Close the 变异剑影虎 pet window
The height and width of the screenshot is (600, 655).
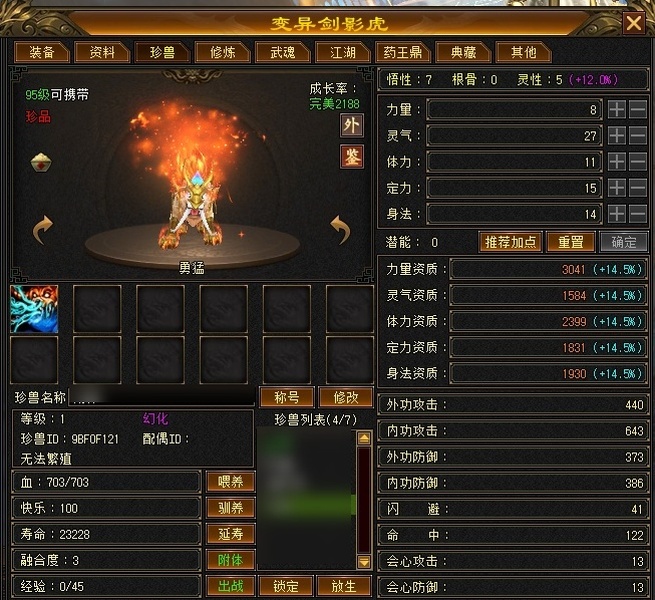[633, 22]
